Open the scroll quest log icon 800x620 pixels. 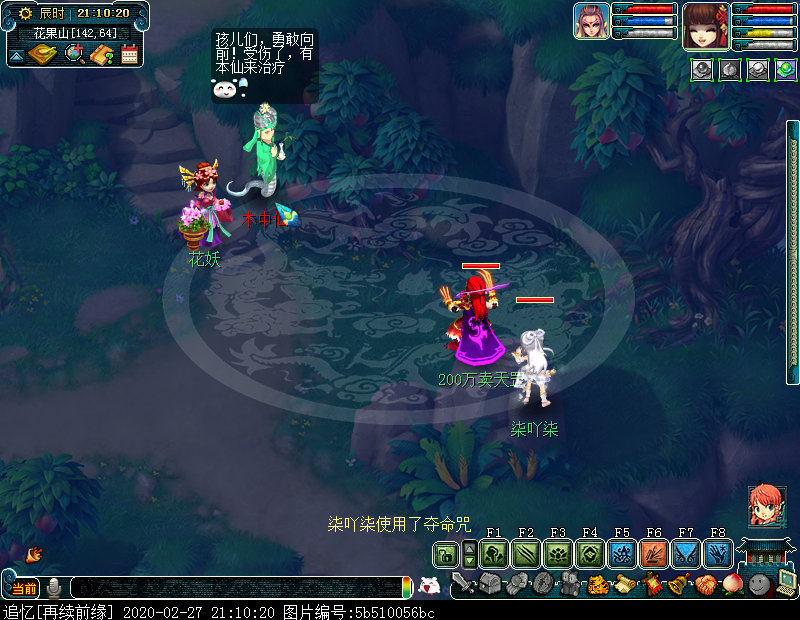pyautogui.click(x=622, y=584)
